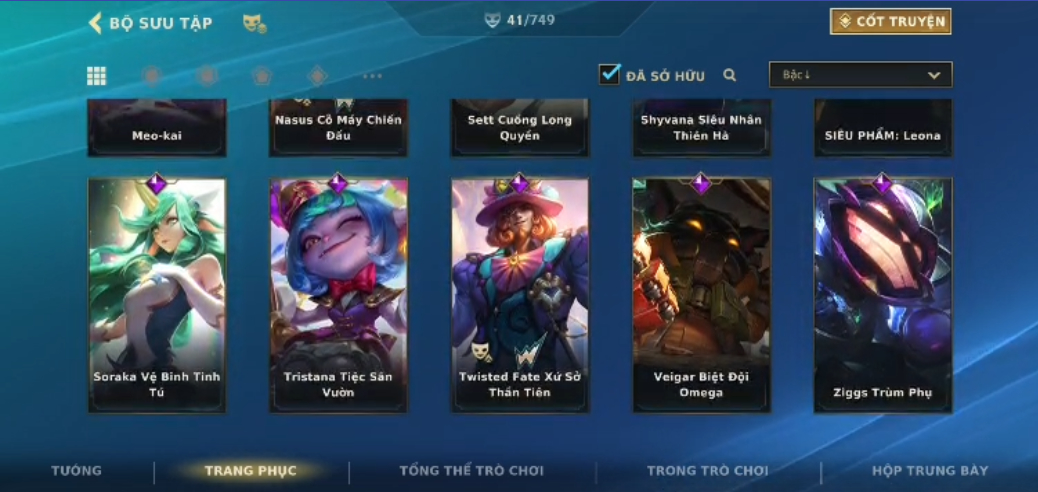Open the Bậc sorting dropdown
The width and height of the screenshot is (1038, 492).
(860, 75)
